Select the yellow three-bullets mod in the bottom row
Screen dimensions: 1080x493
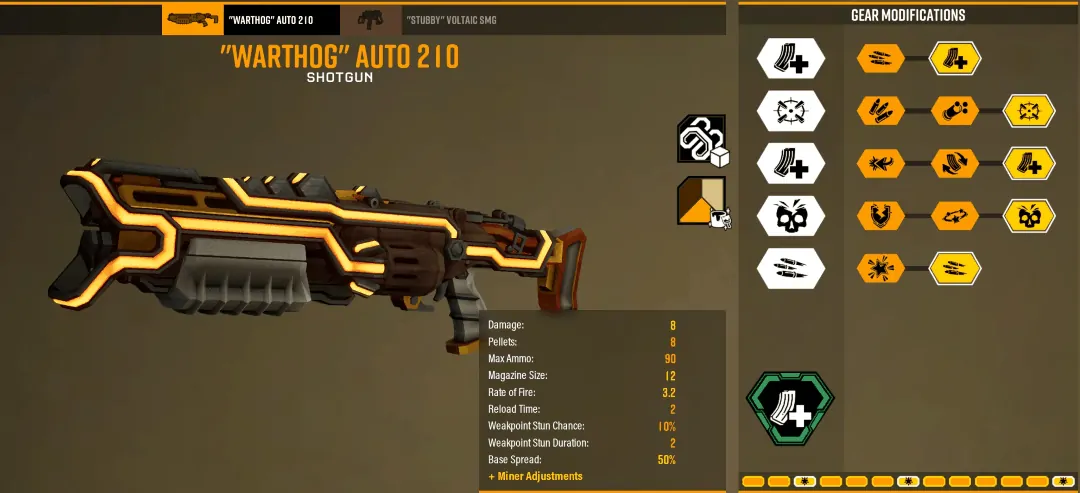[955, 267]
